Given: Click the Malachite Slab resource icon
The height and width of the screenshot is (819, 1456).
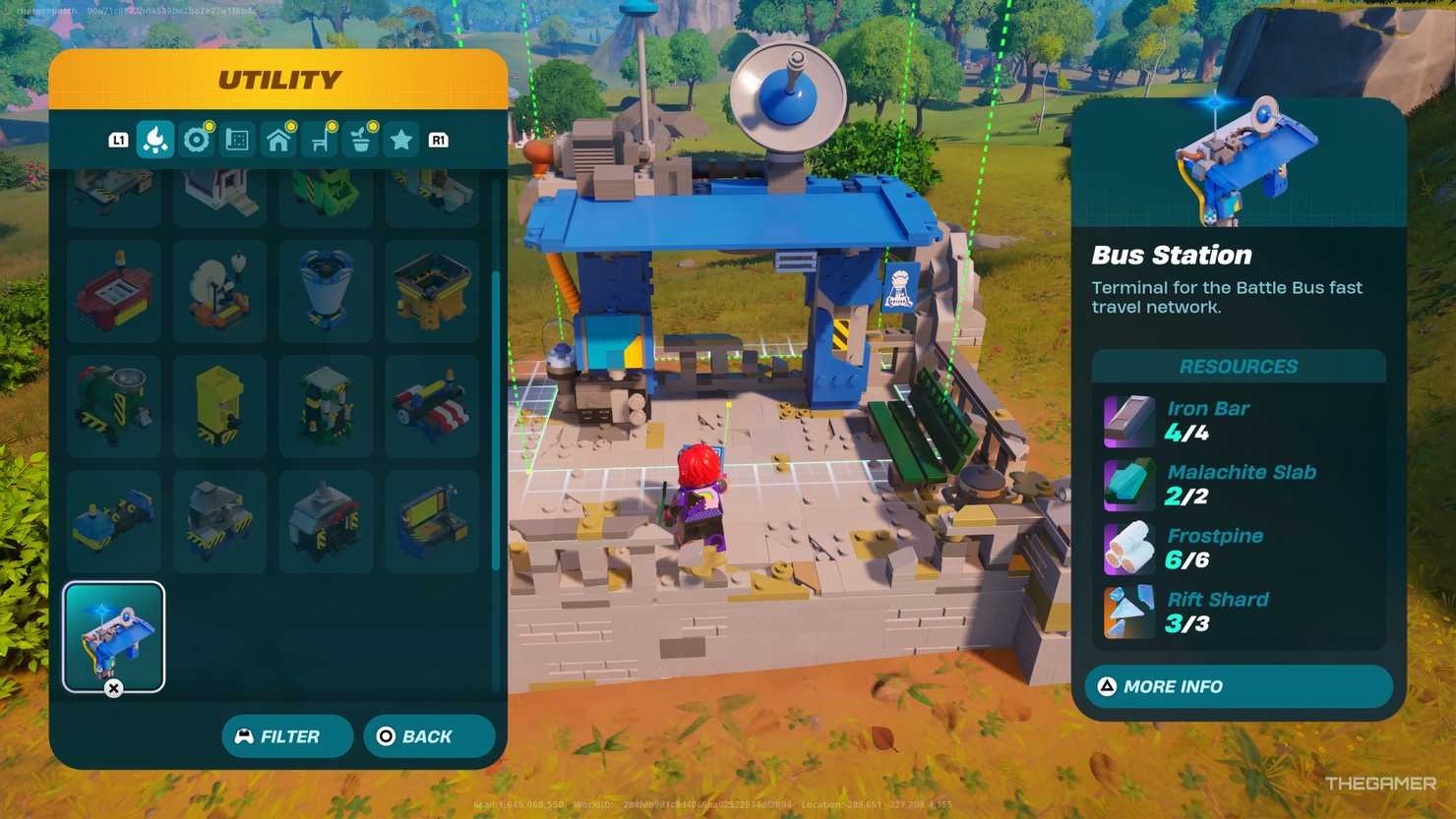Looking at the screenshot, I should pyautogui.click(x=1127, y=484).
